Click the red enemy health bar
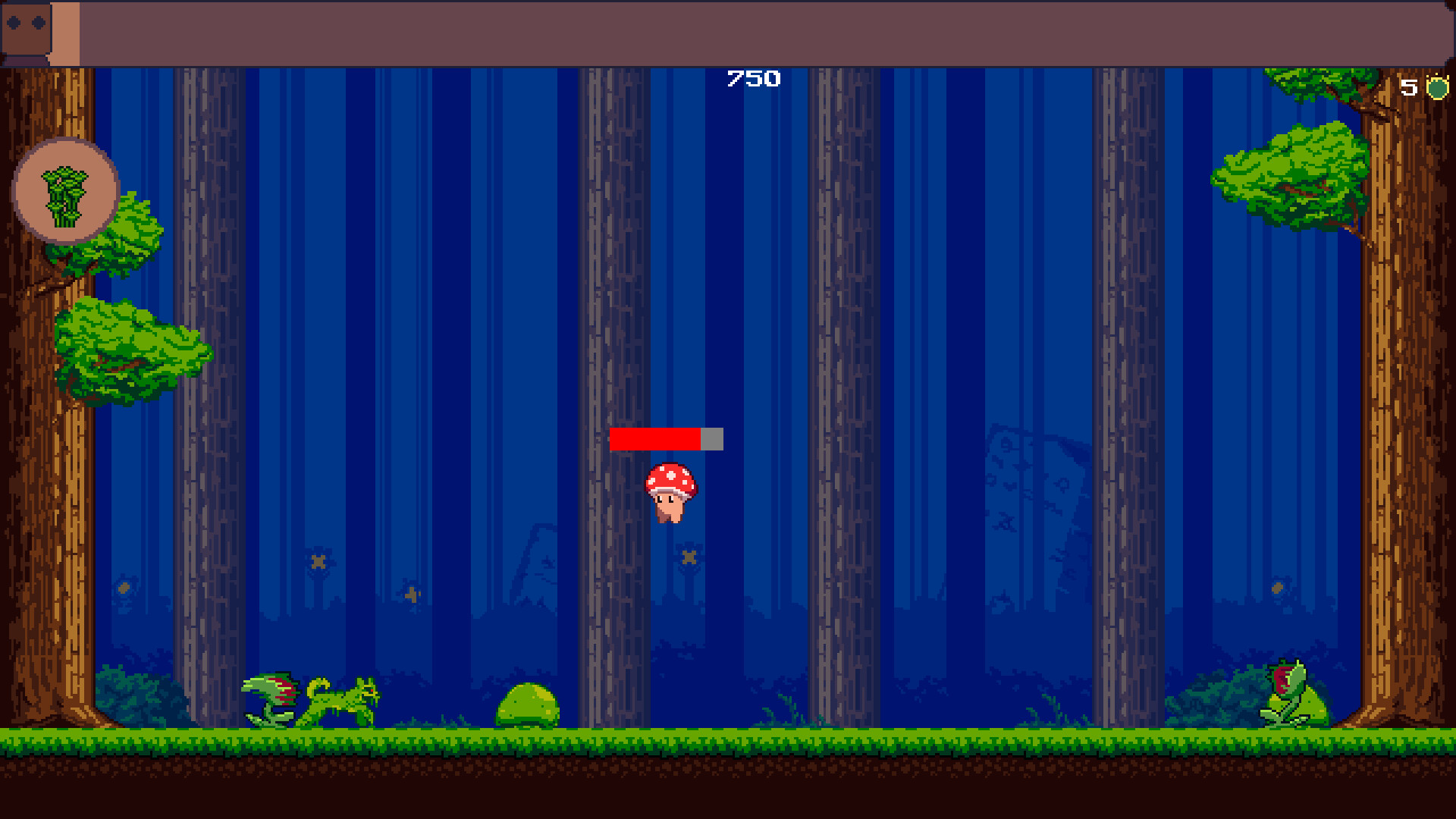 (x=656, y=438)
